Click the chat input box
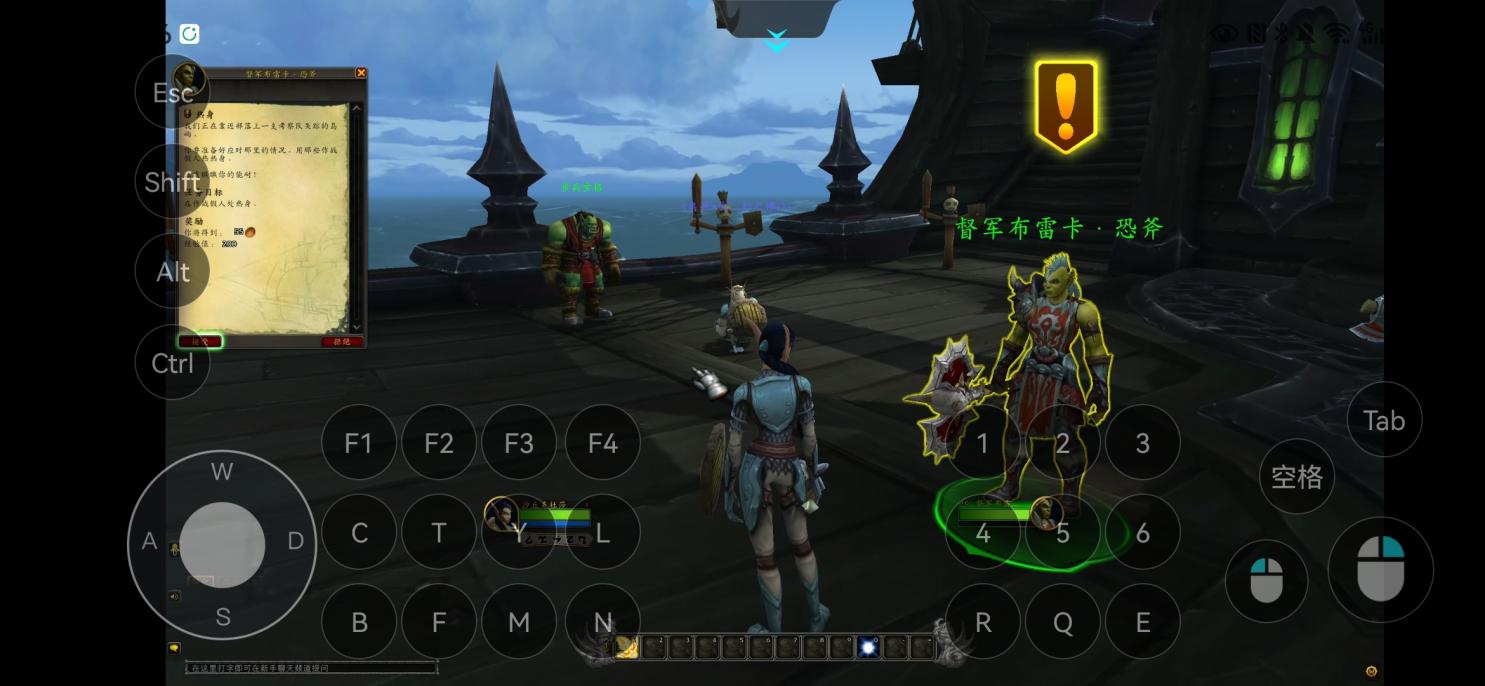This screenshot has width=1485, height=686. (x=312, y=667)
